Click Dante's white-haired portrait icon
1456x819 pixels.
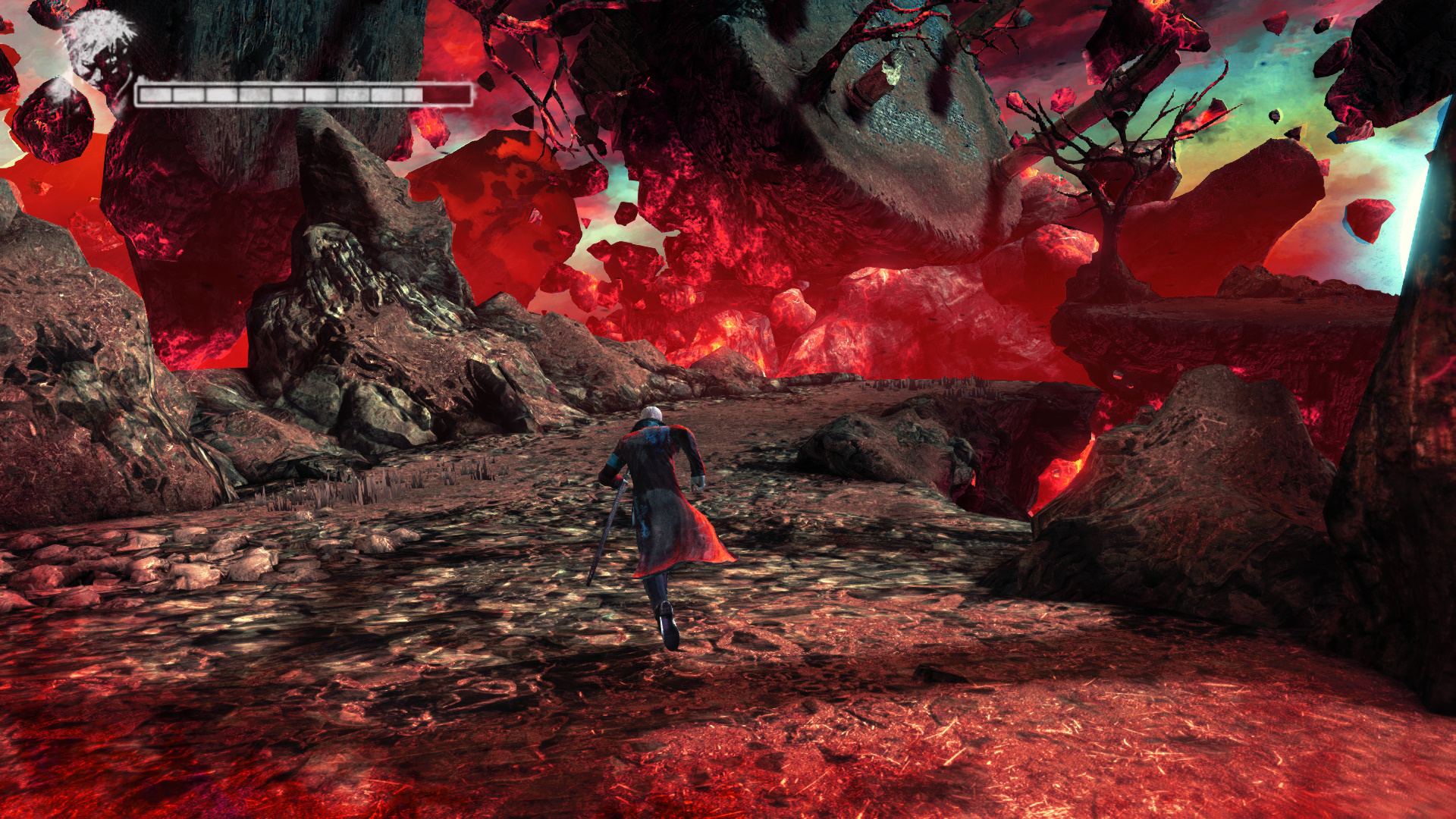point(100,53)
